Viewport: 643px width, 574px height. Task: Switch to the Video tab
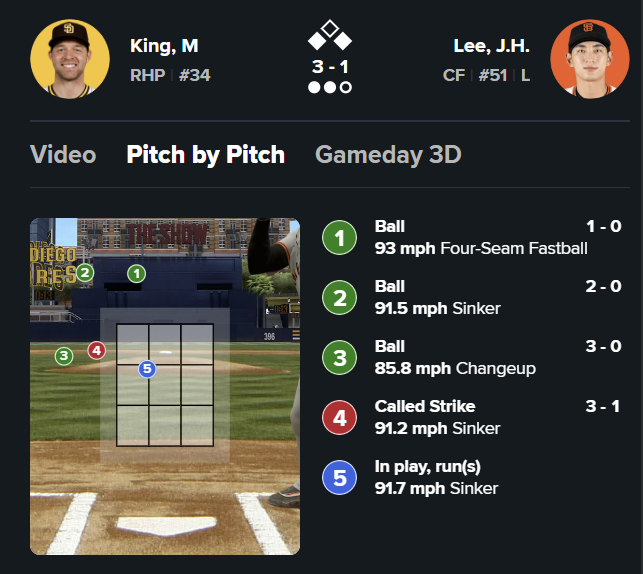point(63,155)
